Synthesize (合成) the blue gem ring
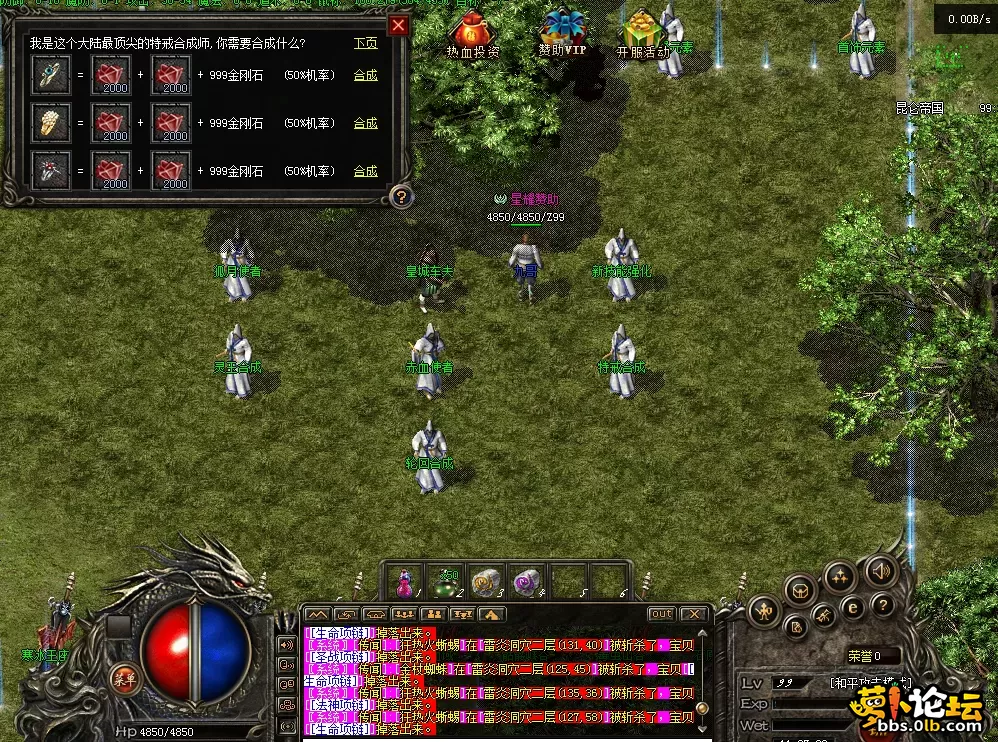This screenshot has width=998, height=742. point(366,75)
